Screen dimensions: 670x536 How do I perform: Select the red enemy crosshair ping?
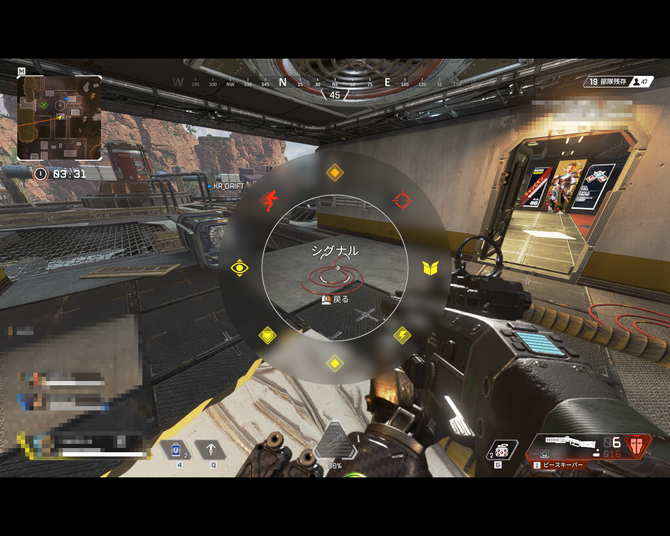(402, 200)
